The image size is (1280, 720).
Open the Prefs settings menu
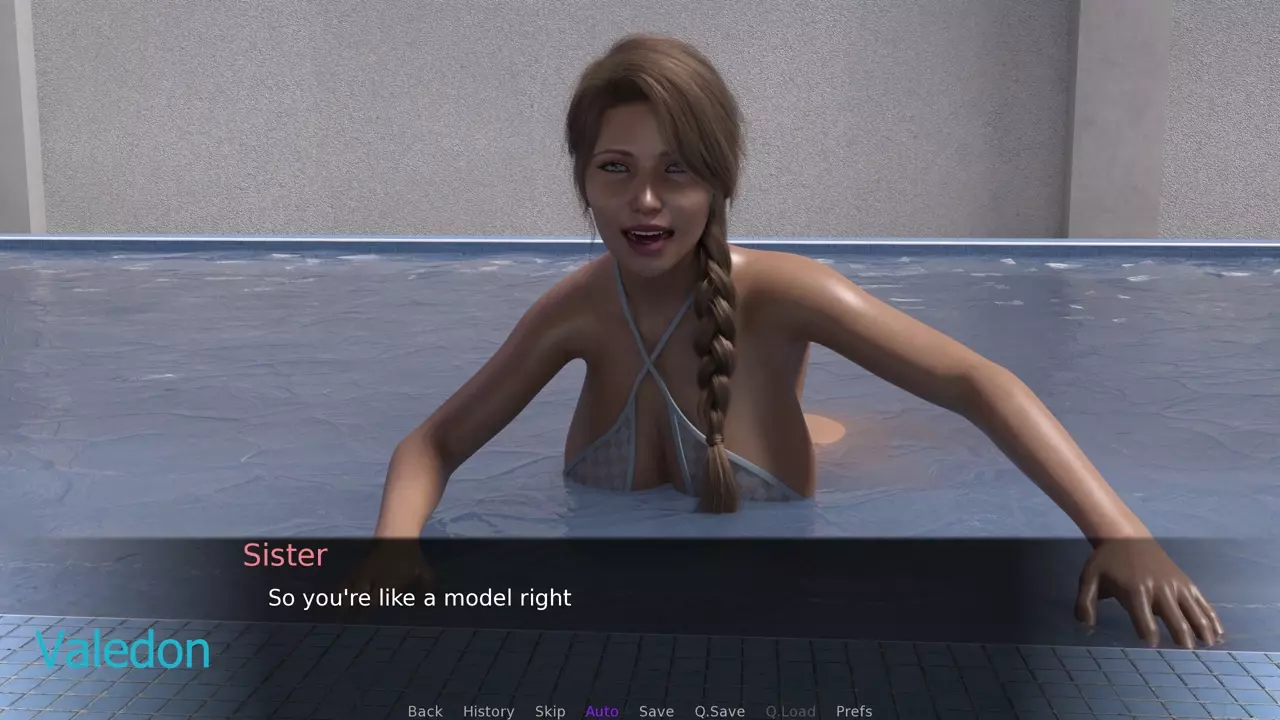854,711
